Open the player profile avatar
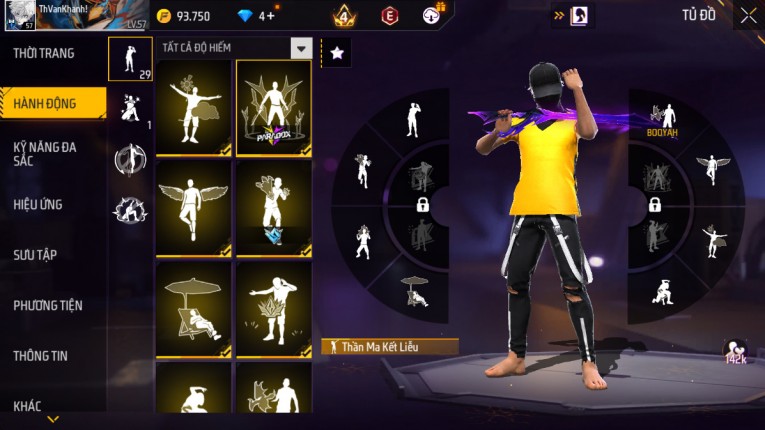The image size is (765, 430). pos(22,17)
